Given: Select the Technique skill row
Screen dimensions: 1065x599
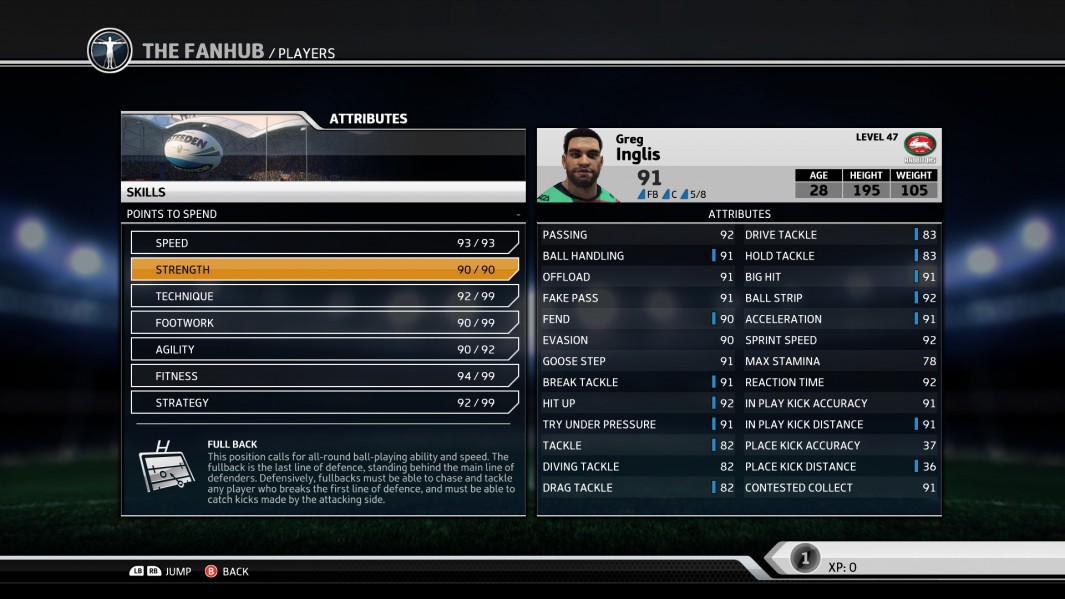Looking at the screenshot, I should [x=324, y=296].
